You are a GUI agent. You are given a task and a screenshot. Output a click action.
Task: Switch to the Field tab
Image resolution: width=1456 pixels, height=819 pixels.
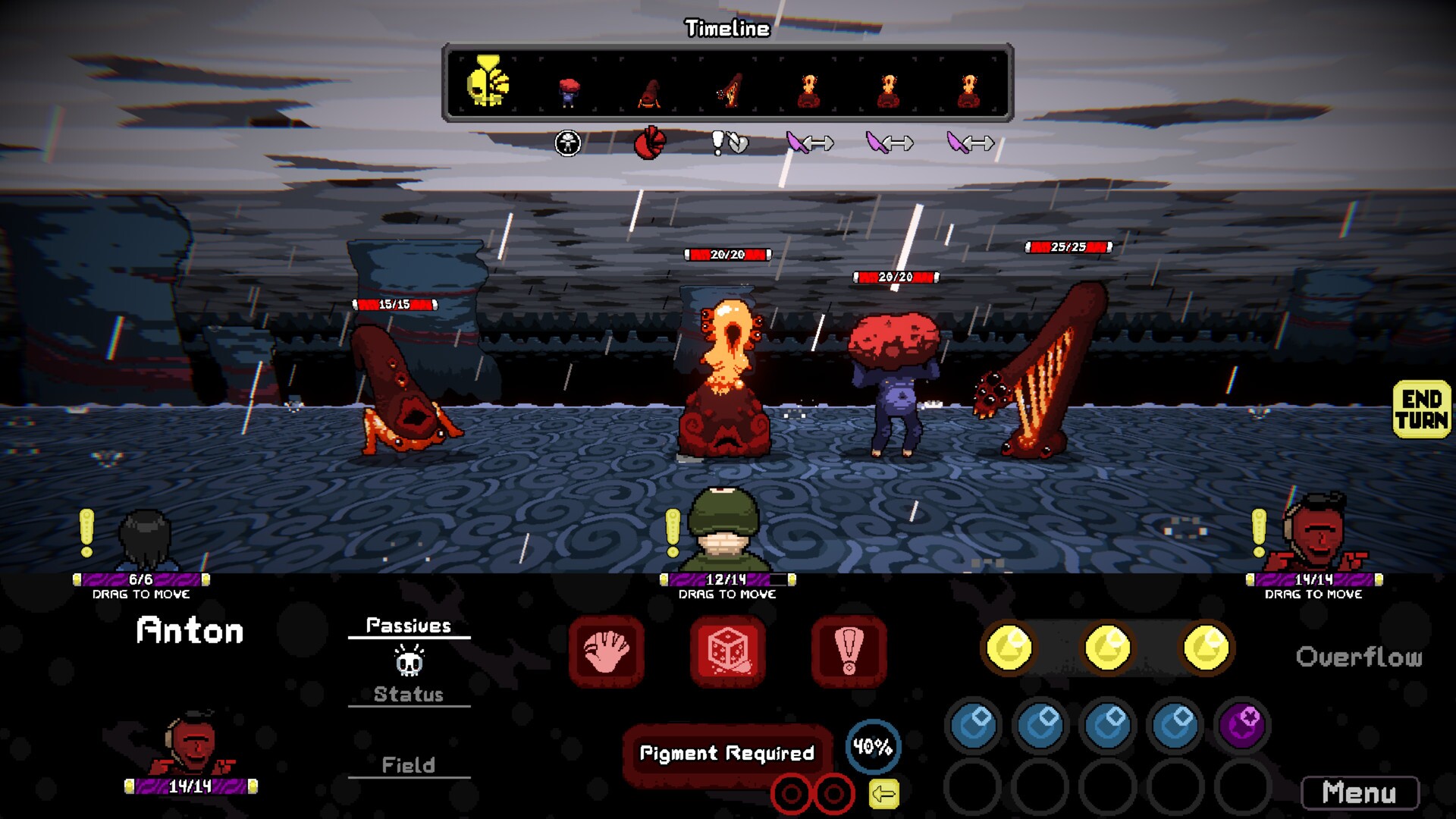409,764
